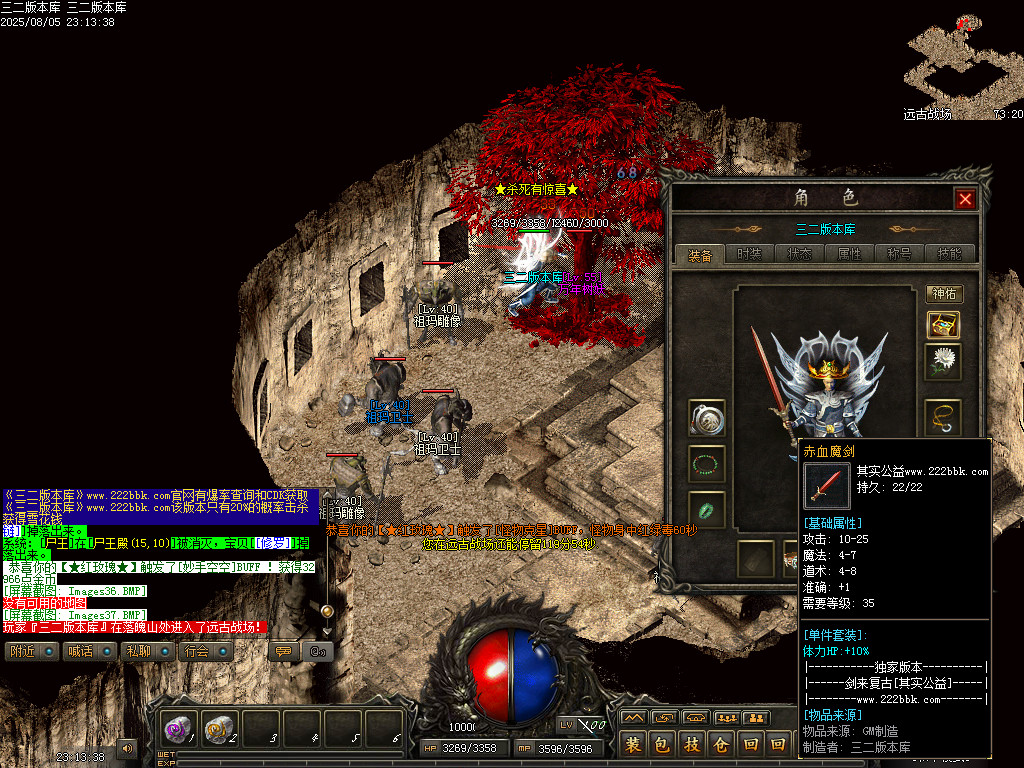Viewport: 1024px width, 768px height.
Task: Select the white flower equipment slot
Action: point(943,363)
